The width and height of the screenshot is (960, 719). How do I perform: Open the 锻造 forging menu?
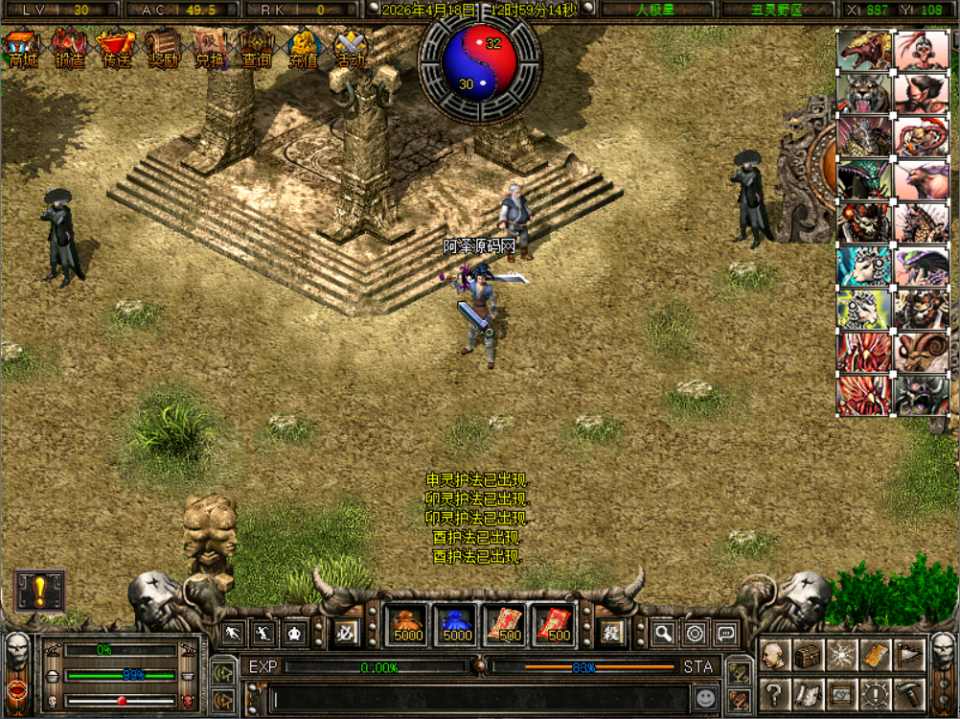point(69,47)
